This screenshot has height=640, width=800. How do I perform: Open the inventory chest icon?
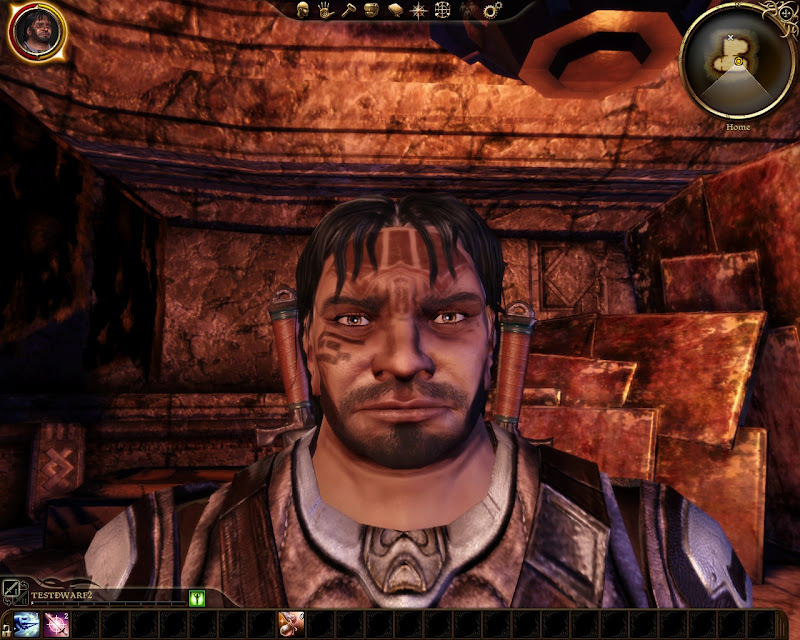pos(370,10)
